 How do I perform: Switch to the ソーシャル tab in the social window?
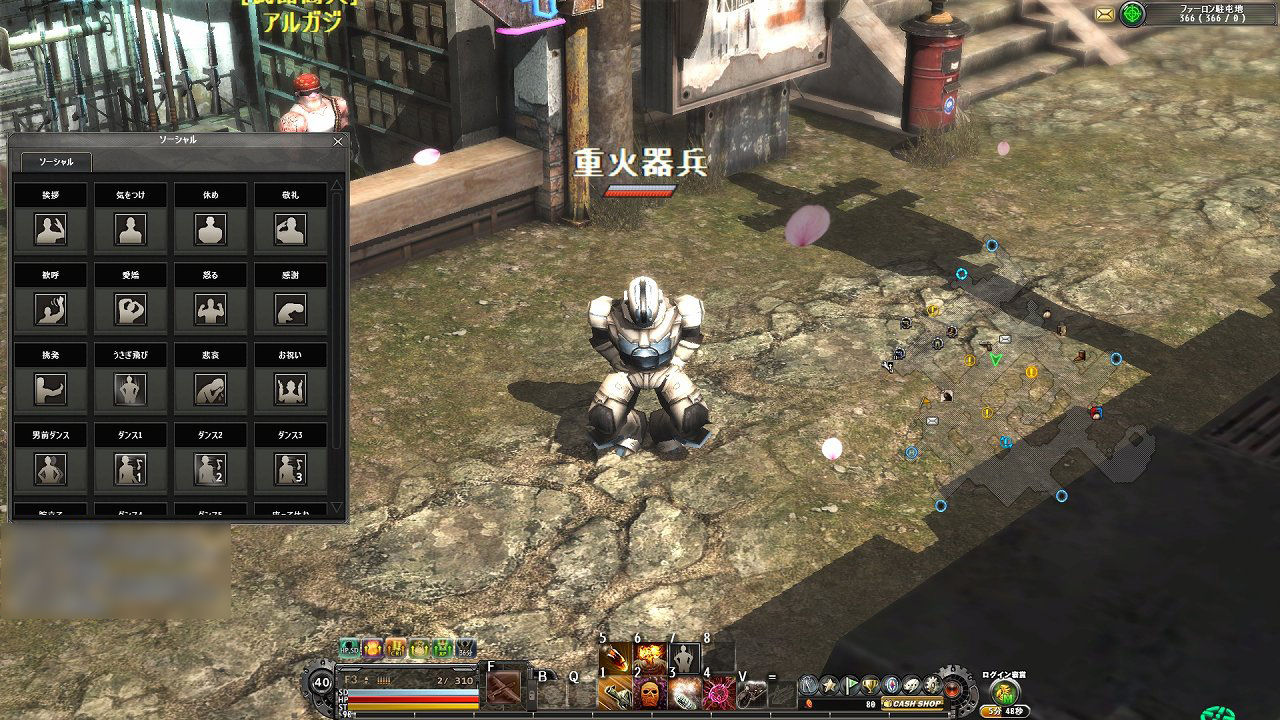[55, 160]
